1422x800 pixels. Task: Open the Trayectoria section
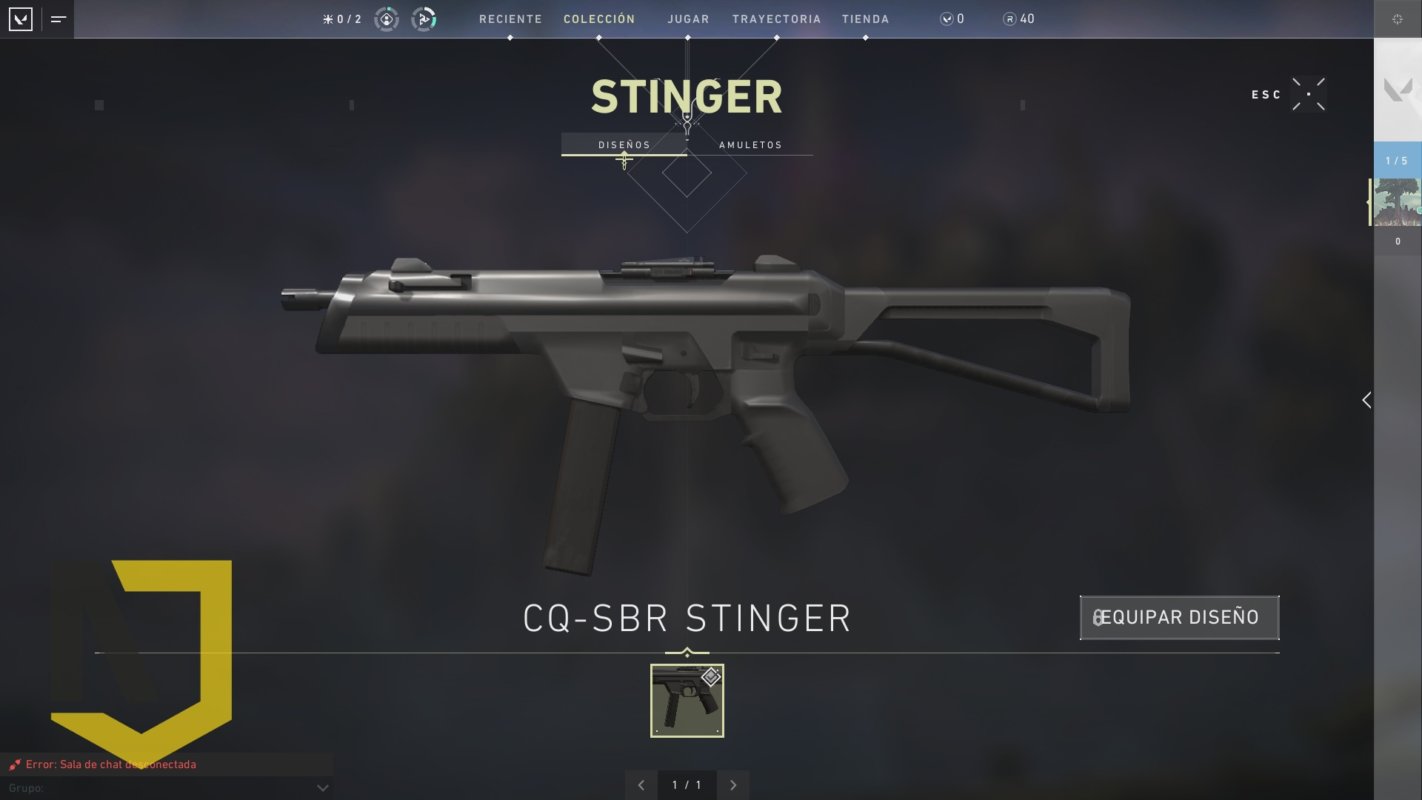tap(776, 19)
